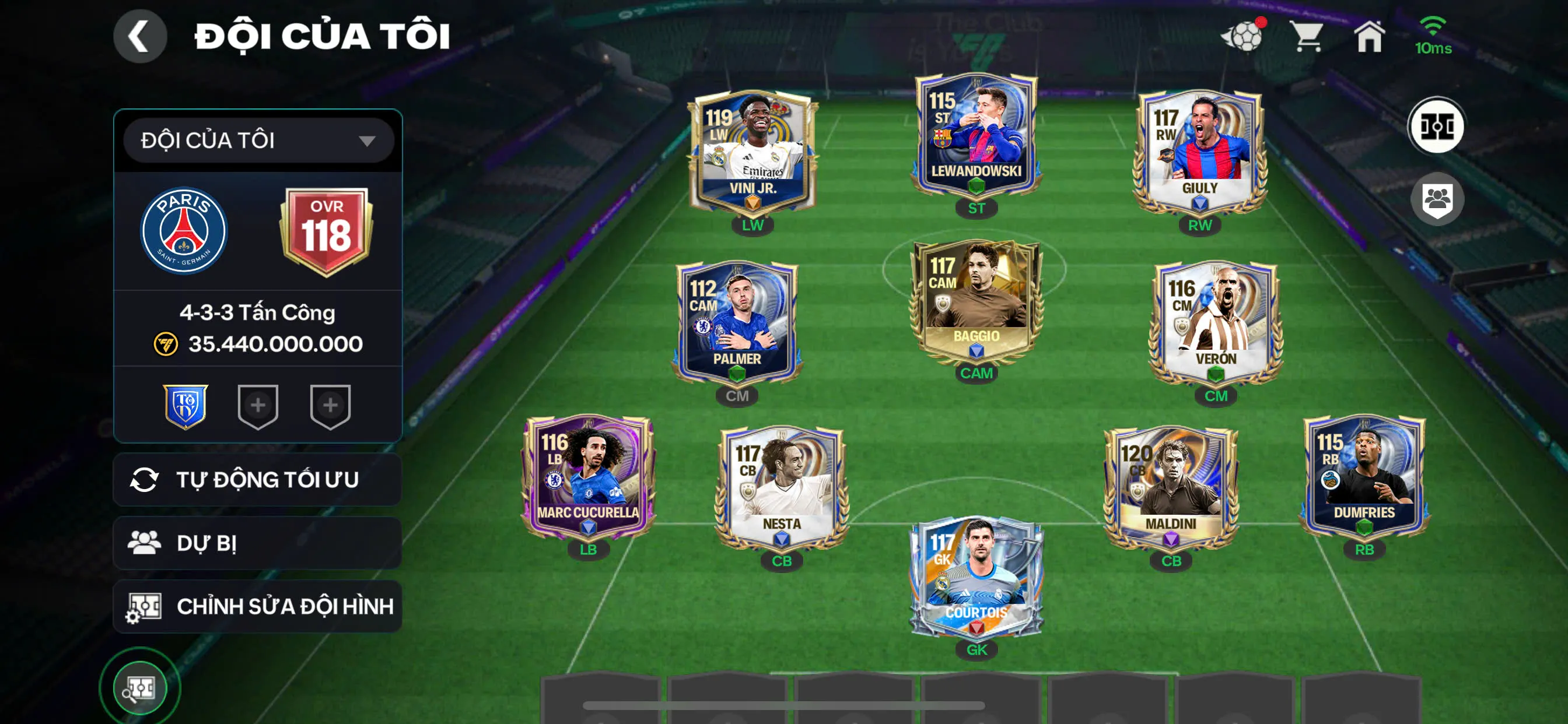Screen dimensions: 1568x724
Task: Open the shopping cart store
Action: tap(1307, 37)
